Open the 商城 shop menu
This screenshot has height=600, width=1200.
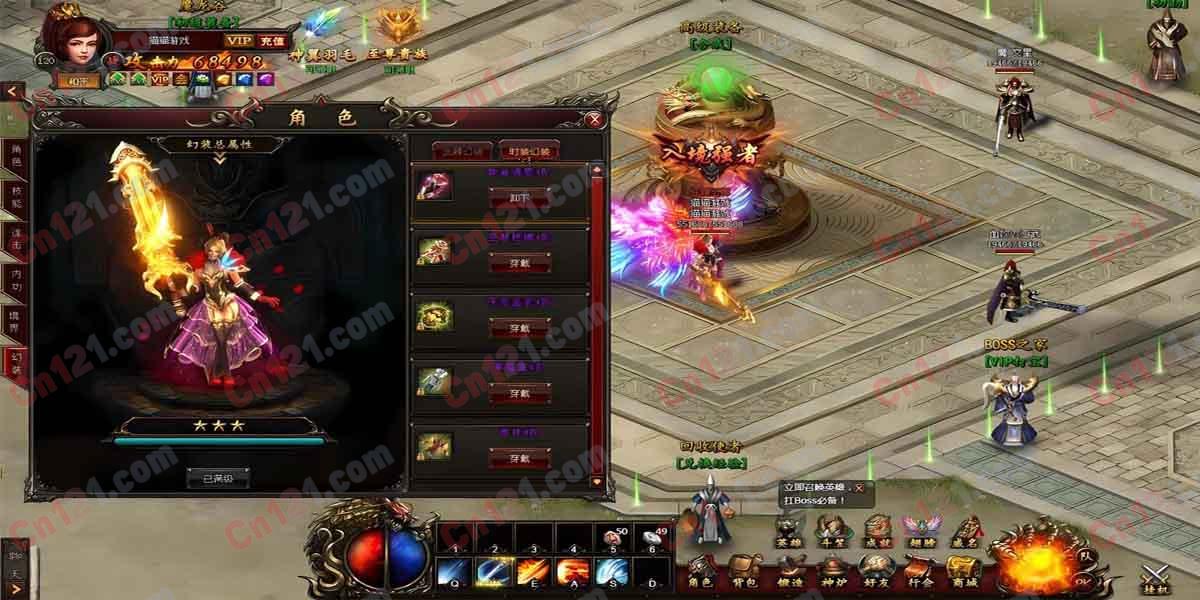pos(965,572)
